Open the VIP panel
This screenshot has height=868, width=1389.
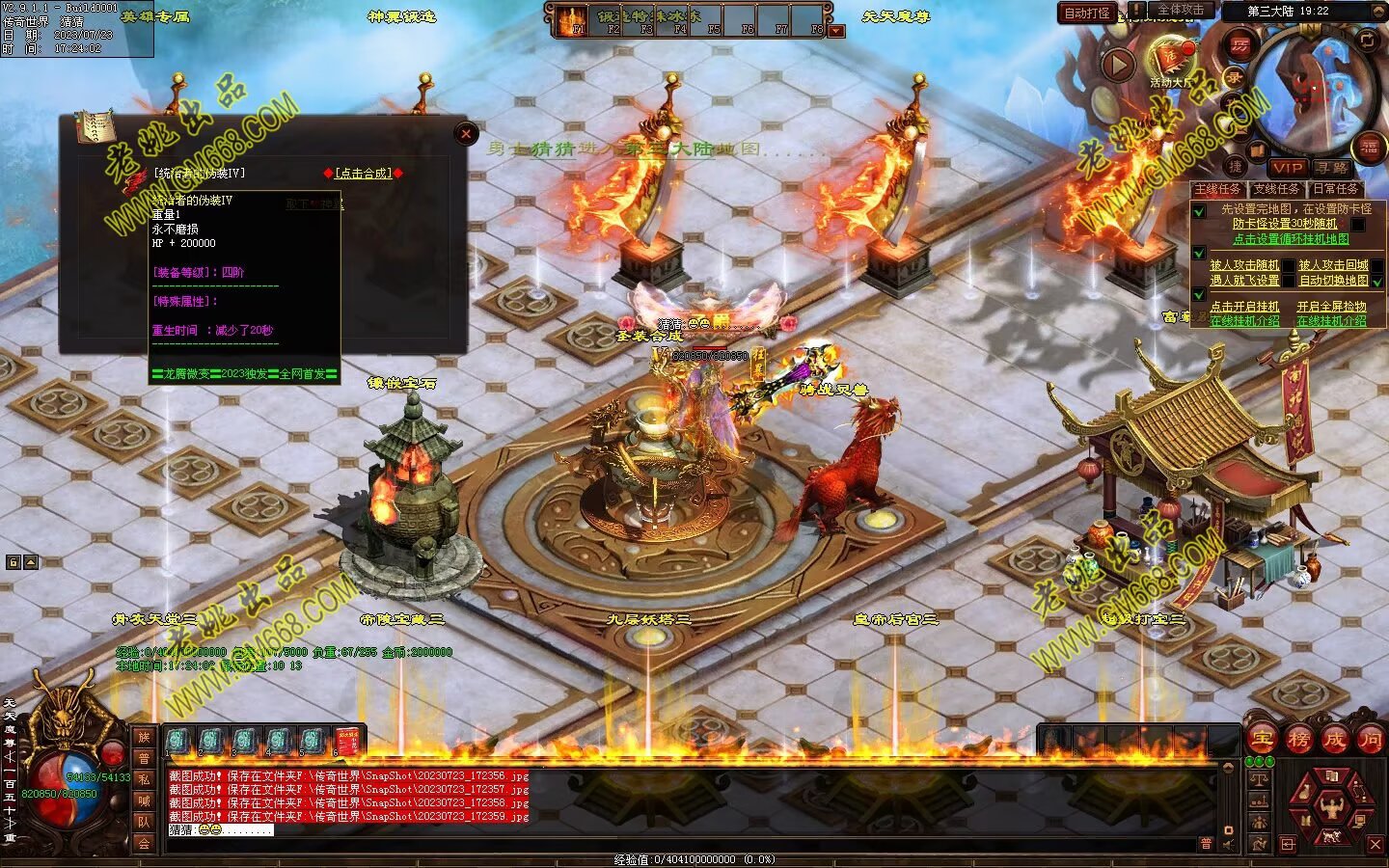click(x=1287, y=168)
